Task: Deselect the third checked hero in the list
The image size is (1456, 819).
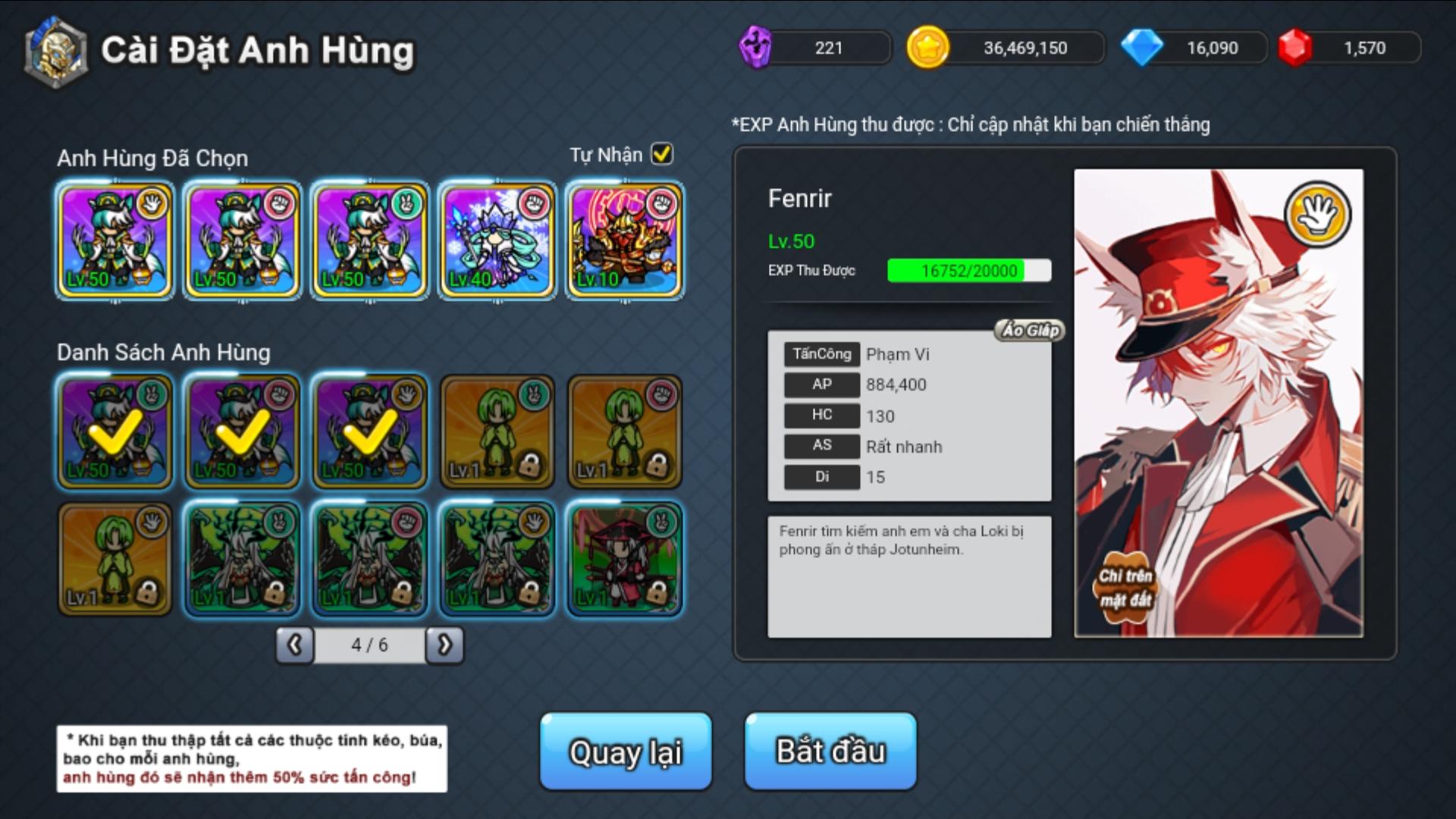Action: coord(369,432)
